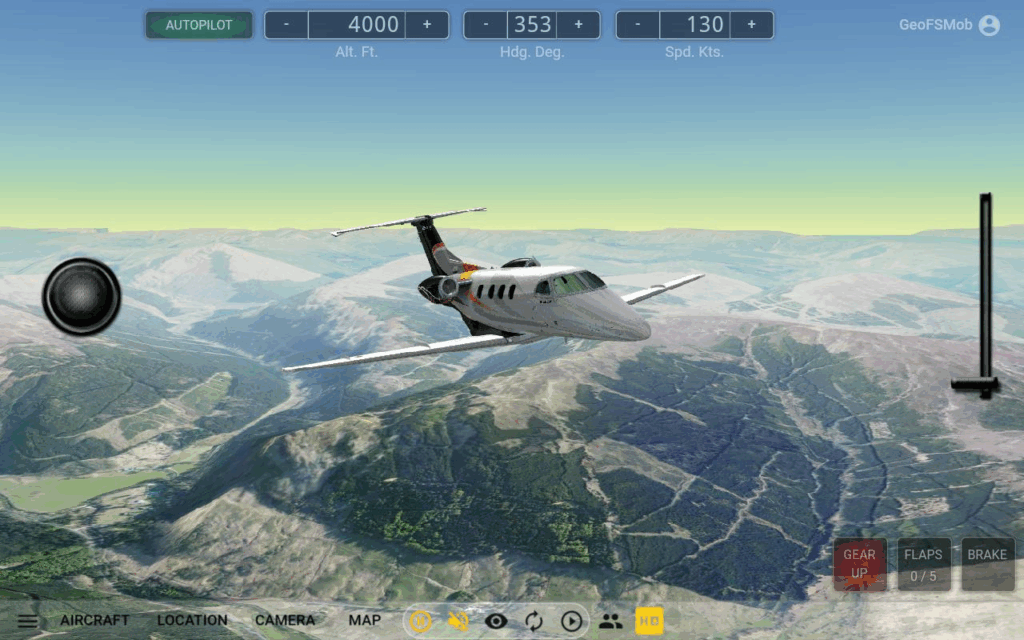Viewport: 1024px width, 640px height.
Task: Show the MAP view
Action: click(x=365, y=620)
